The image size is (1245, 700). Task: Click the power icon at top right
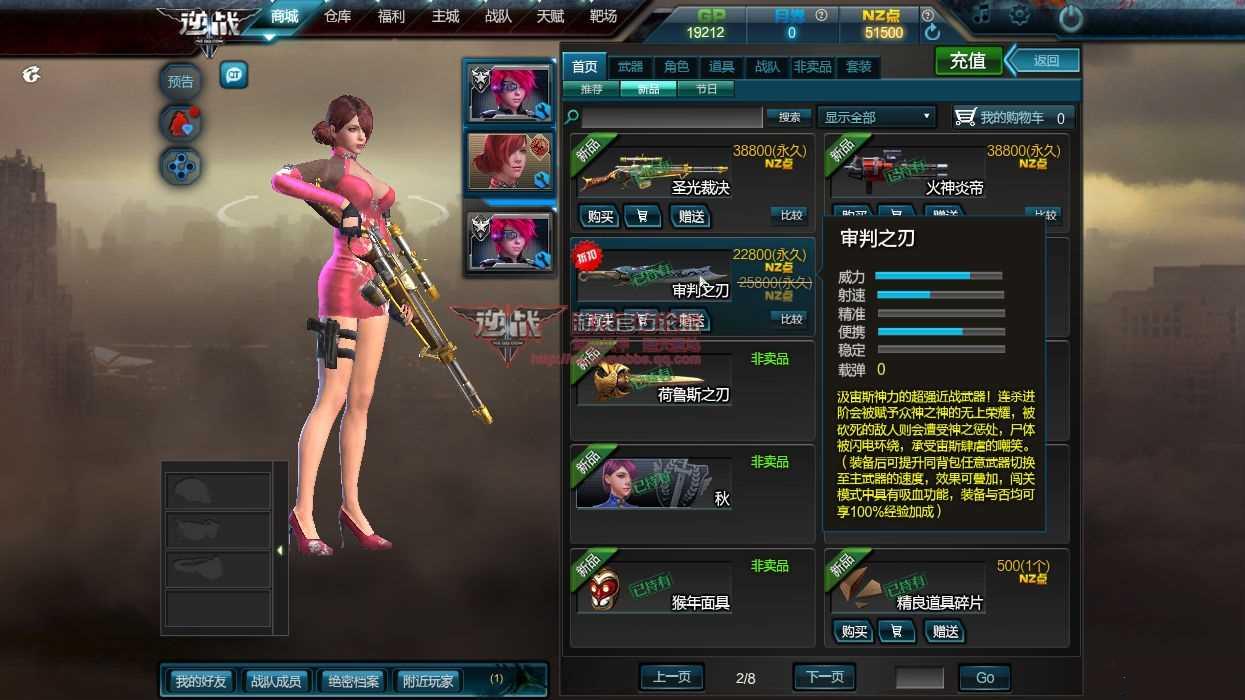pyautogui.click(x=1070, y=17)
